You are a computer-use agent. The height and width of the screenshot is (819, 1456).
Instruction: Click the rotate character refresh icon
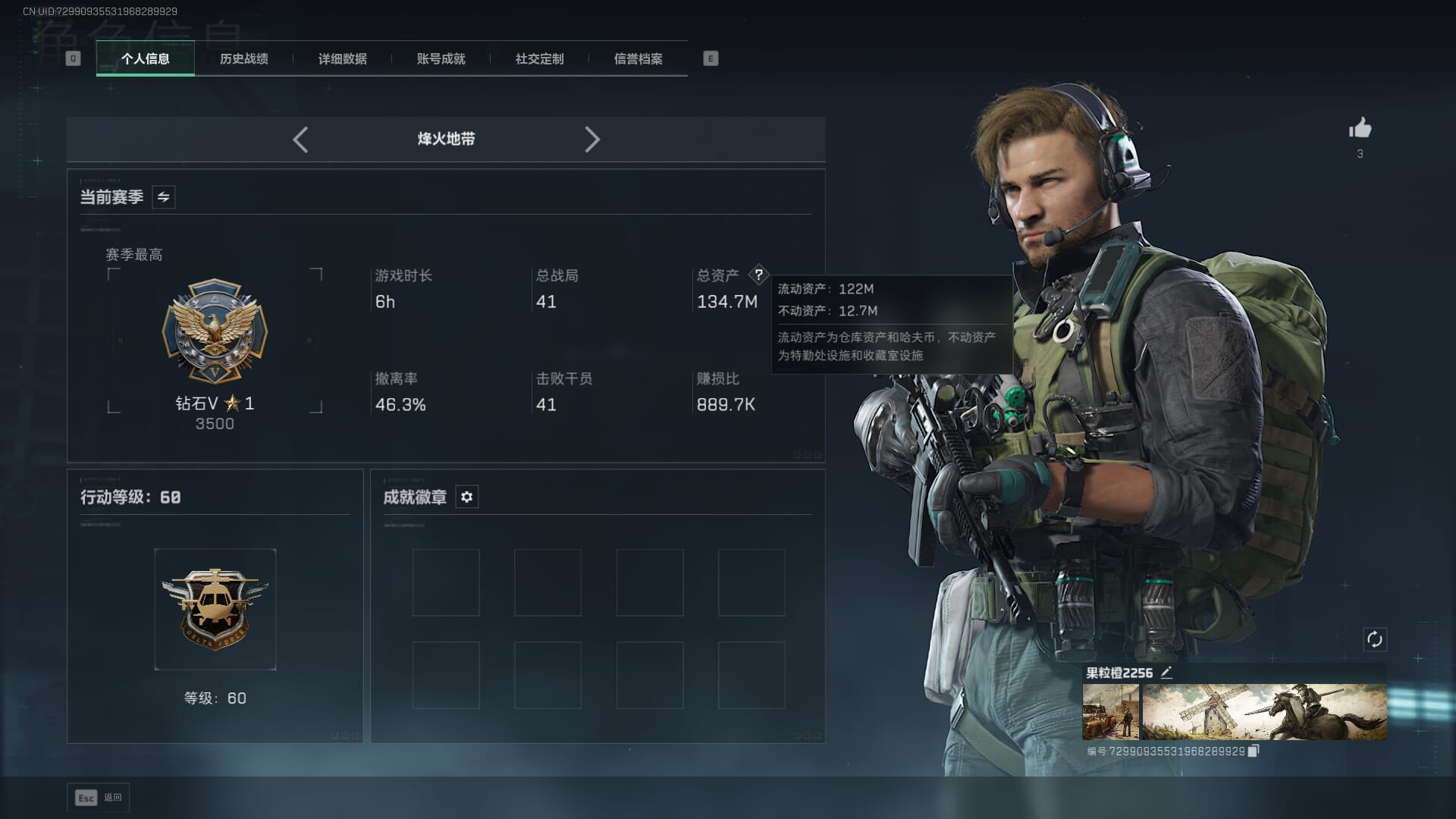click(1374, 639)
